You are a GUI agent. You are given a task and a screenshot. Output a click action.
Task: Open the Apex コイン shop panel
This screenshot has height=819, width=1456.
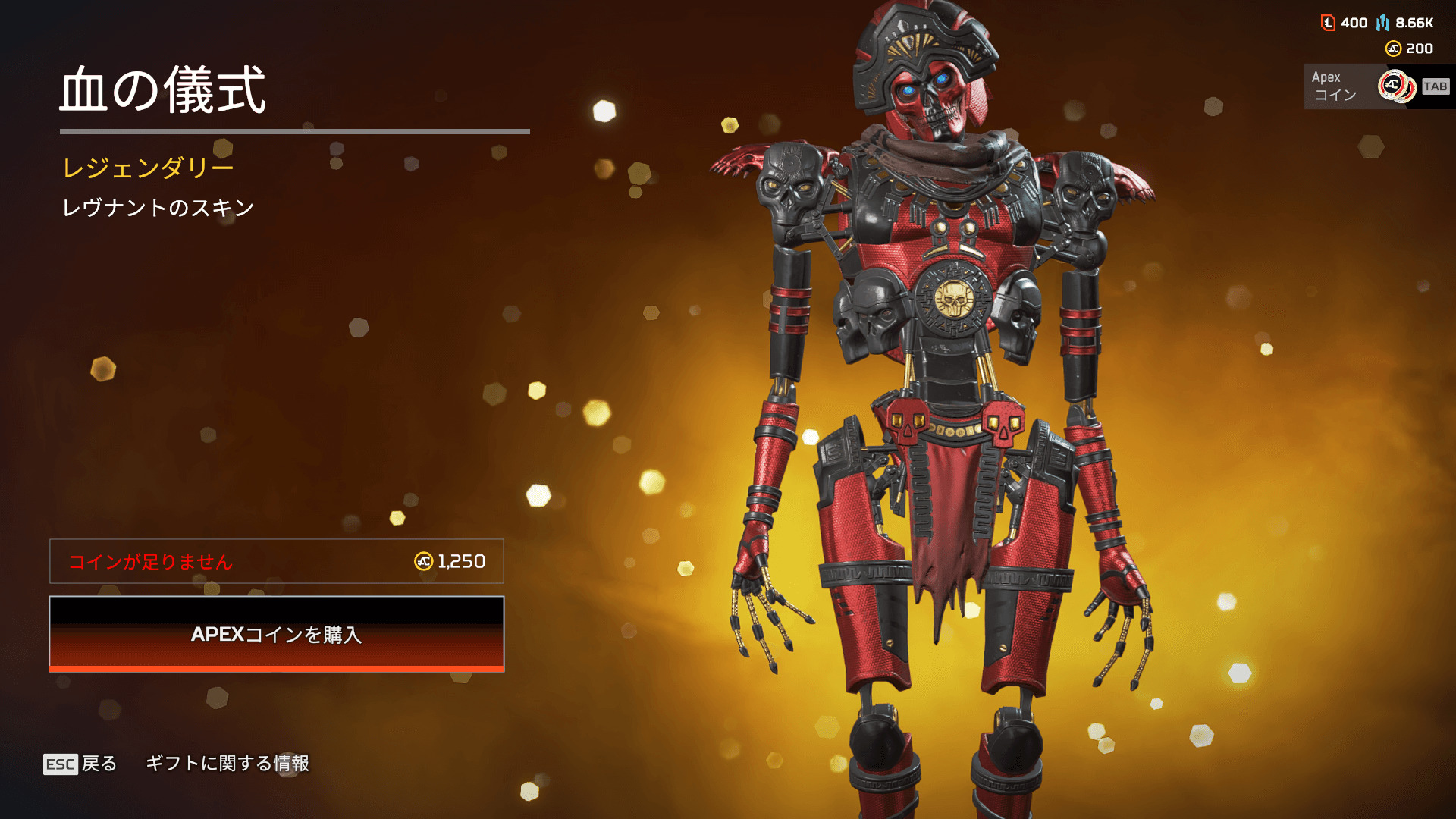(1376, 86)
